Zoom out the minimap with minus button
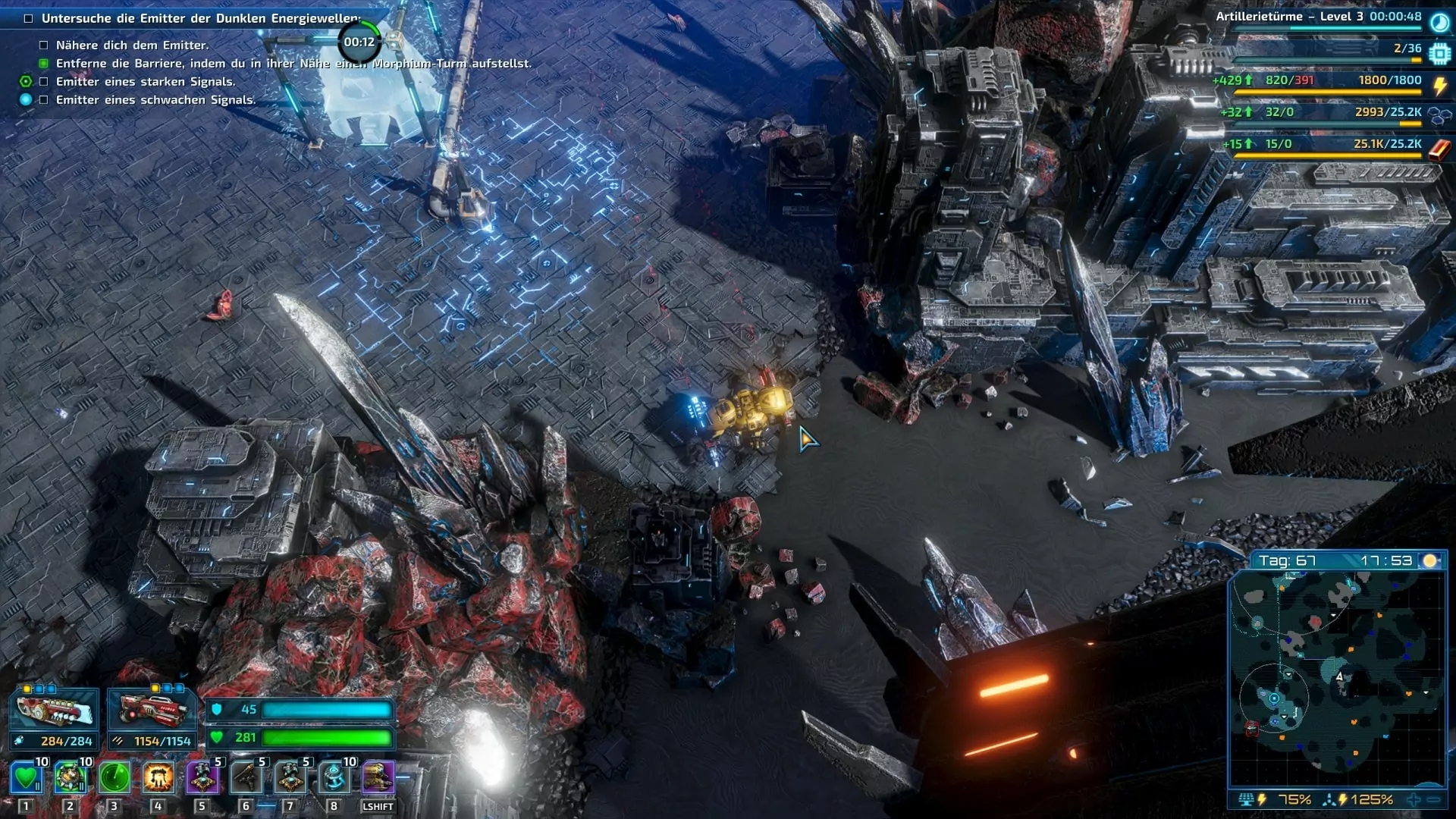 click(x=1433, y=800)
